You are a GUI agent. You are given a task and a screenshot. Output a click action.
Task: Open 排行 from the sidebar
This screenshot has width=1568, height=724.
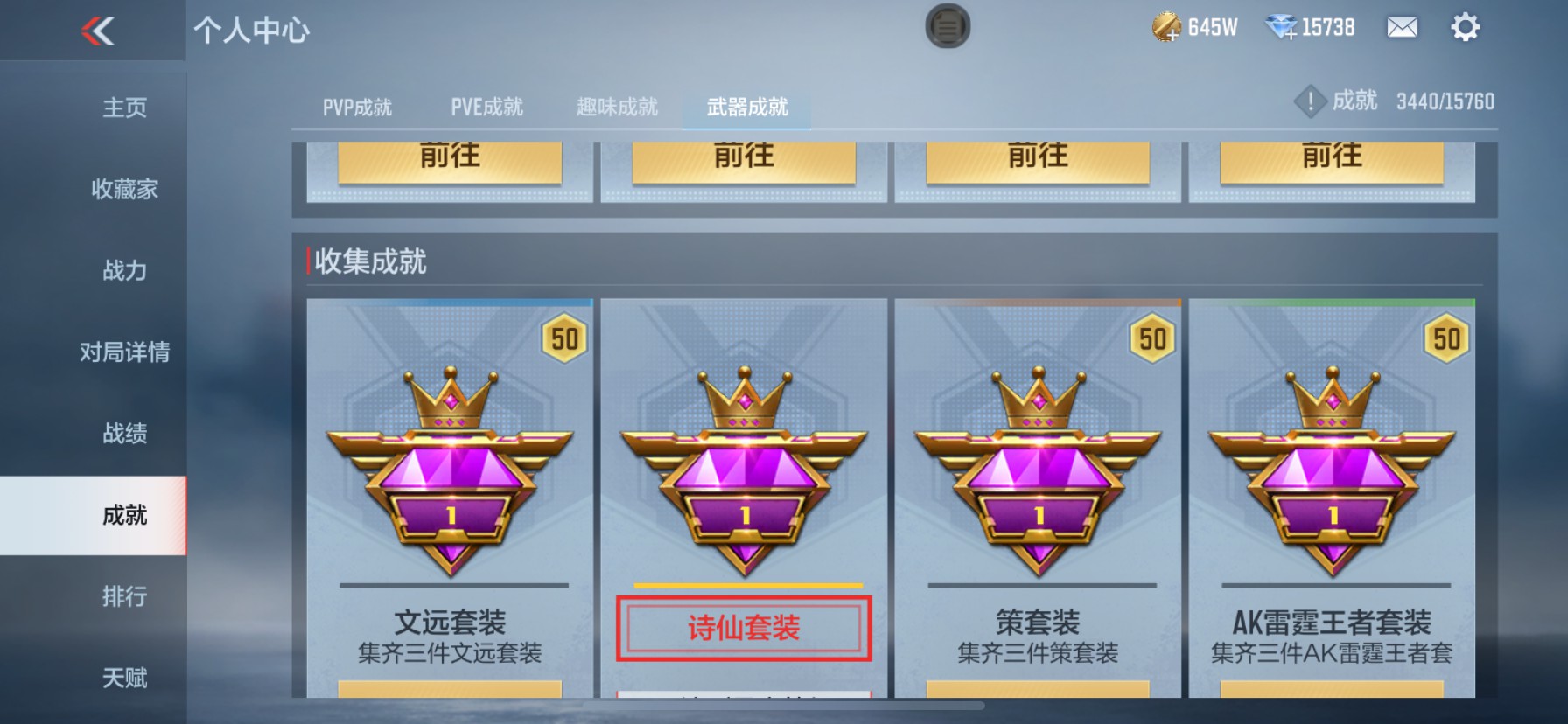122,596
